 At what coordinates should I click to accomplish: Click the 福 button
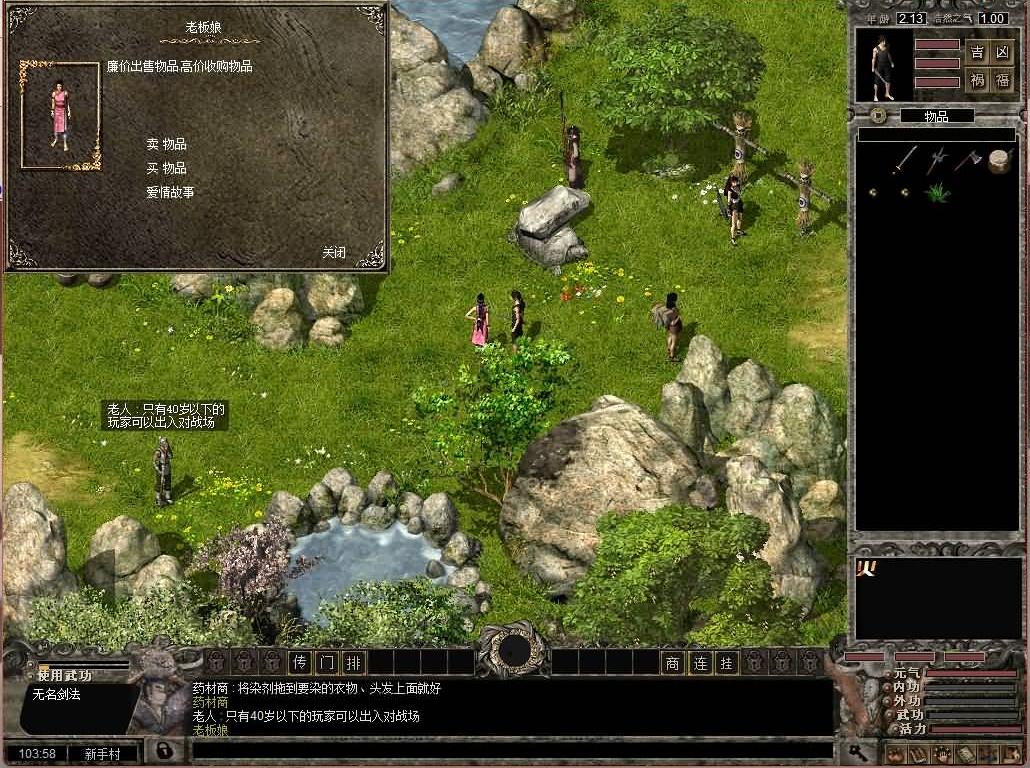point(1003,80)
